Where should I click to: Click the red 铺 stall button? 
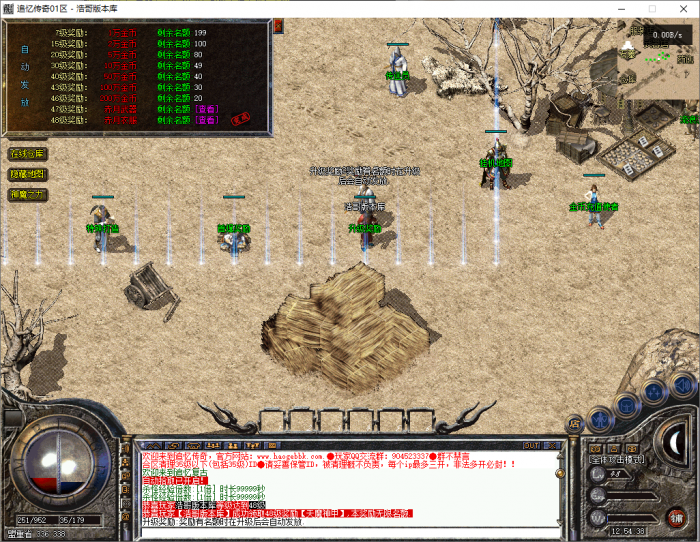pyautogui.click(x=677, y=516)
